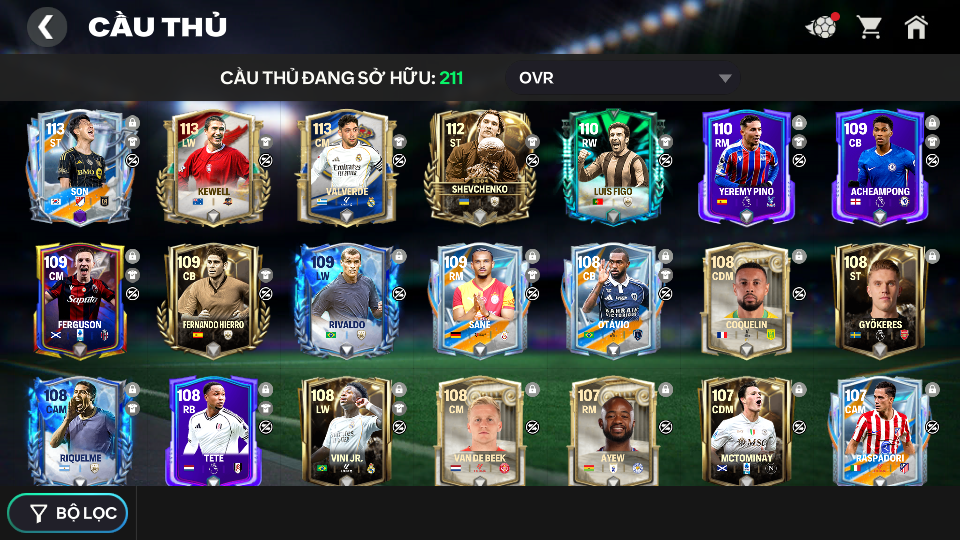Open the Bộ Lọc filter

tap(68, 513)
